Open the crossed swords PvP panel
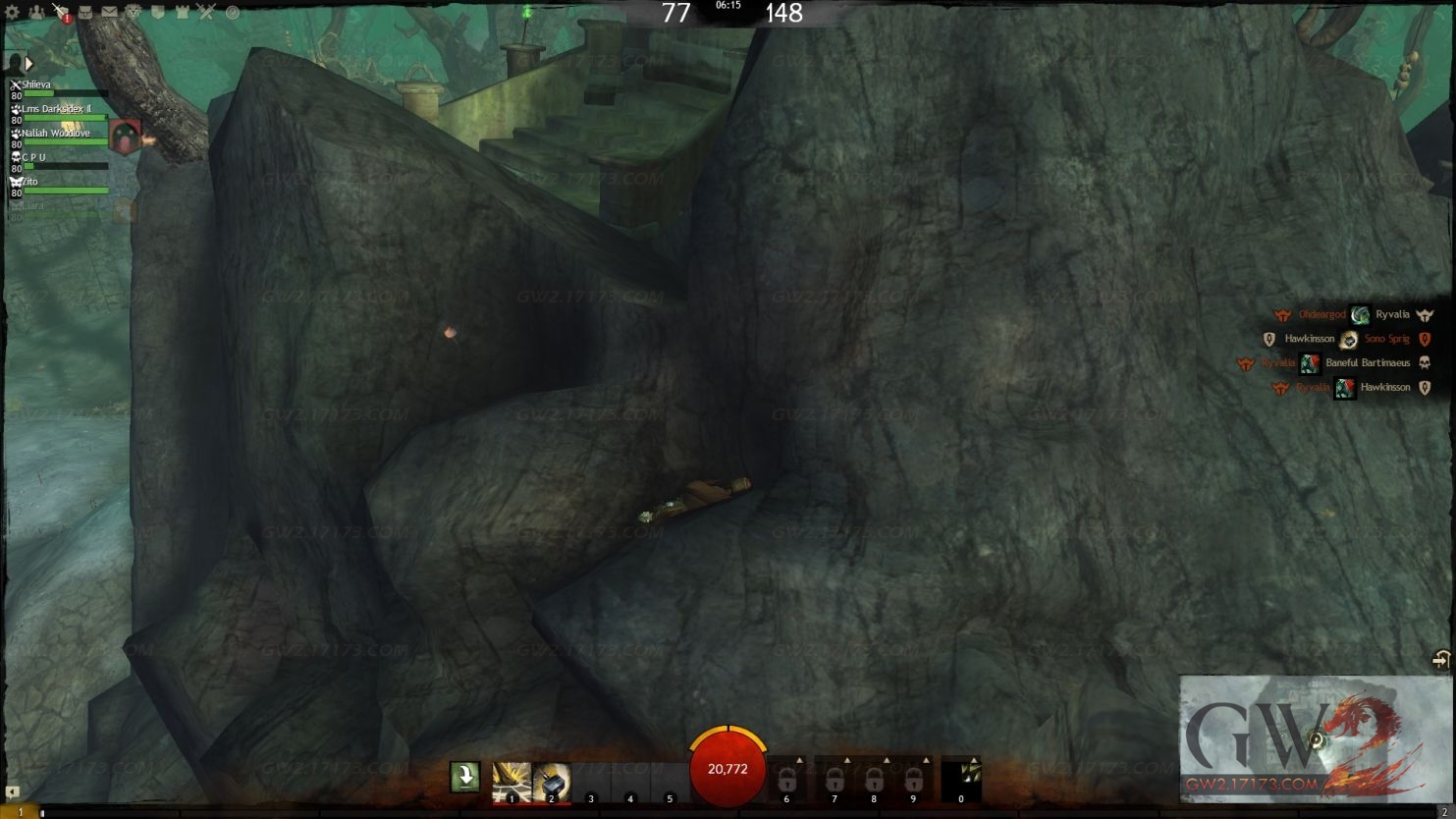 click(x=206, y=13)
